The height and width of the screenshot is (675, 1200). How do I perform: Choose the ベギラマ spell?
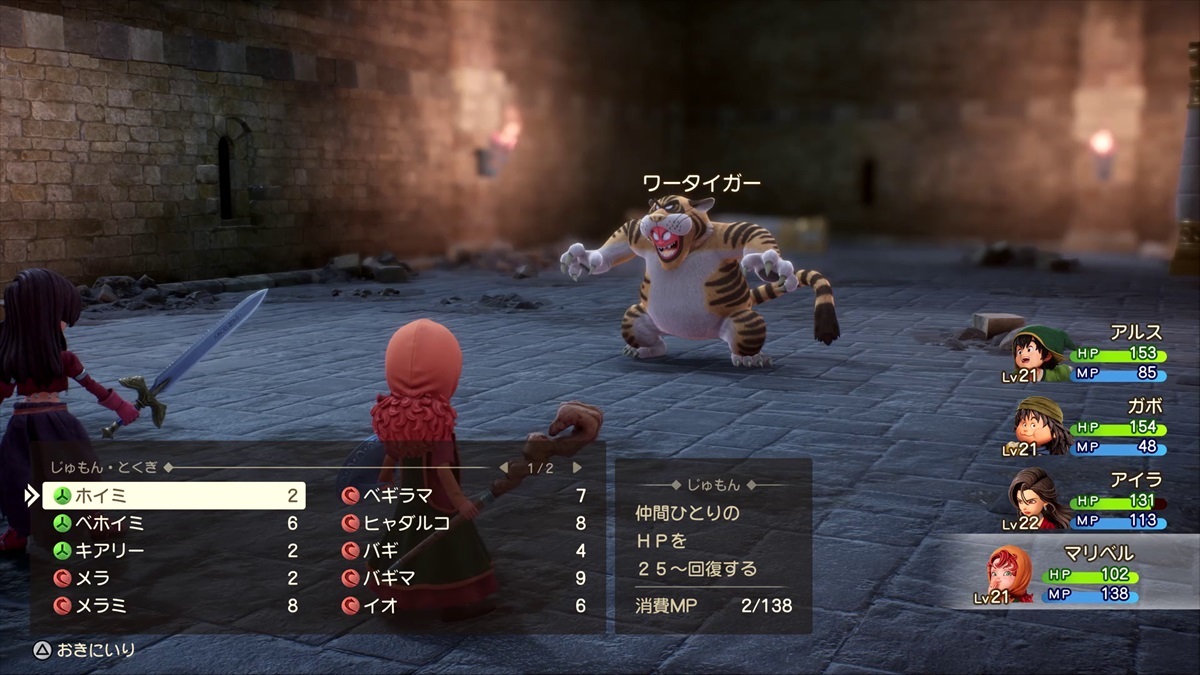(462, 496)
